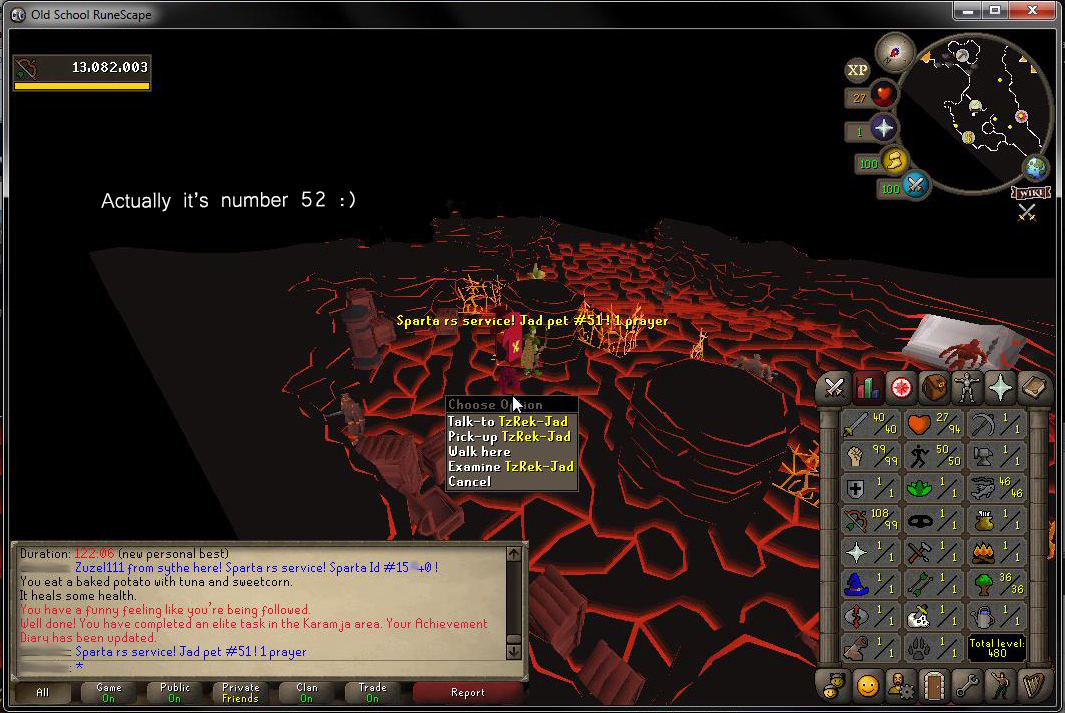The height and width of the screenshot is (713, 1065).
Task: Open the Logout door tab
Action: (934, 685)
